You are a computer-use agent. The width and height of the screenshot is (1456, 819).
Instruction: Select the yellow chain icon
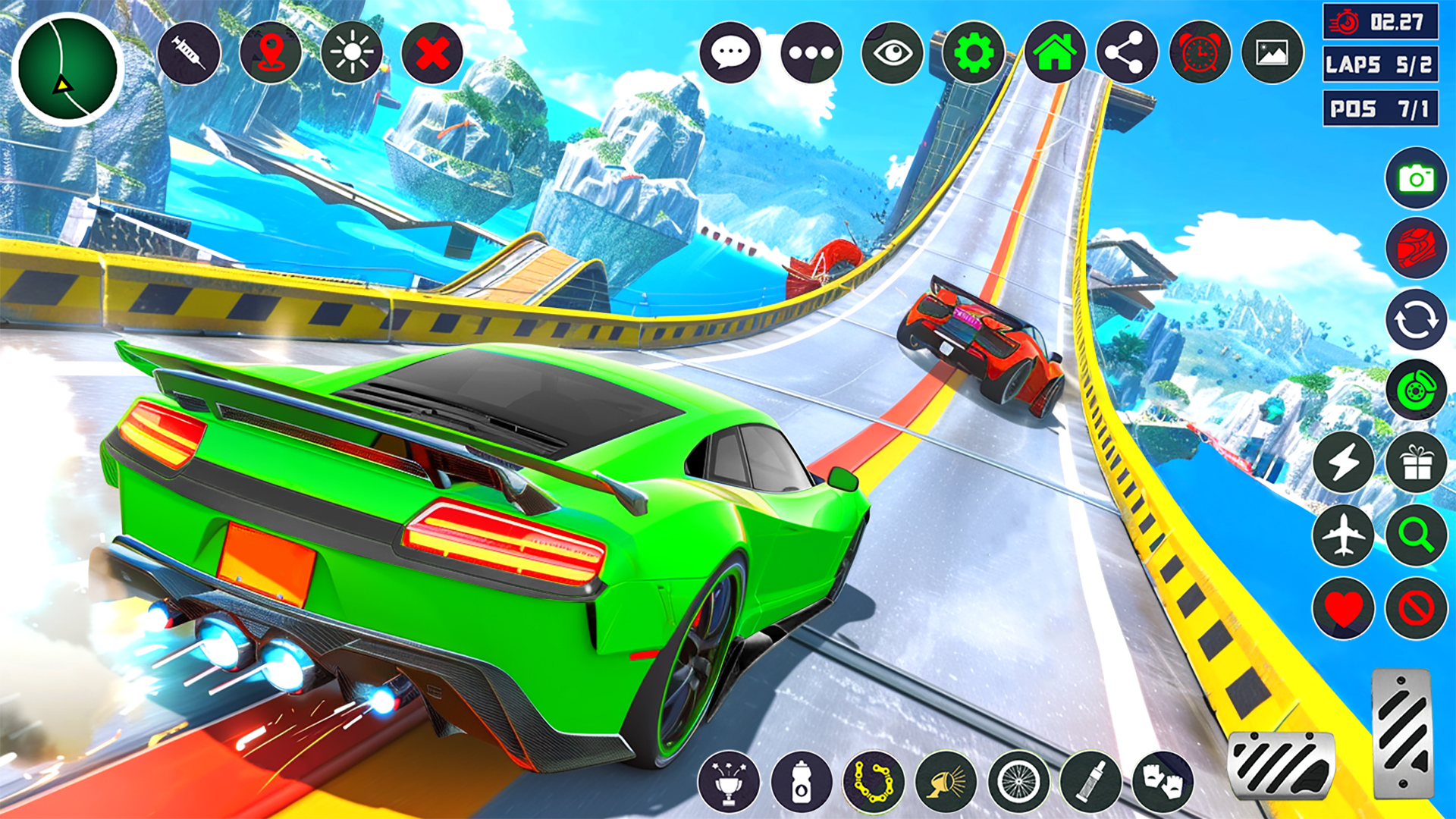coord(874,782)
